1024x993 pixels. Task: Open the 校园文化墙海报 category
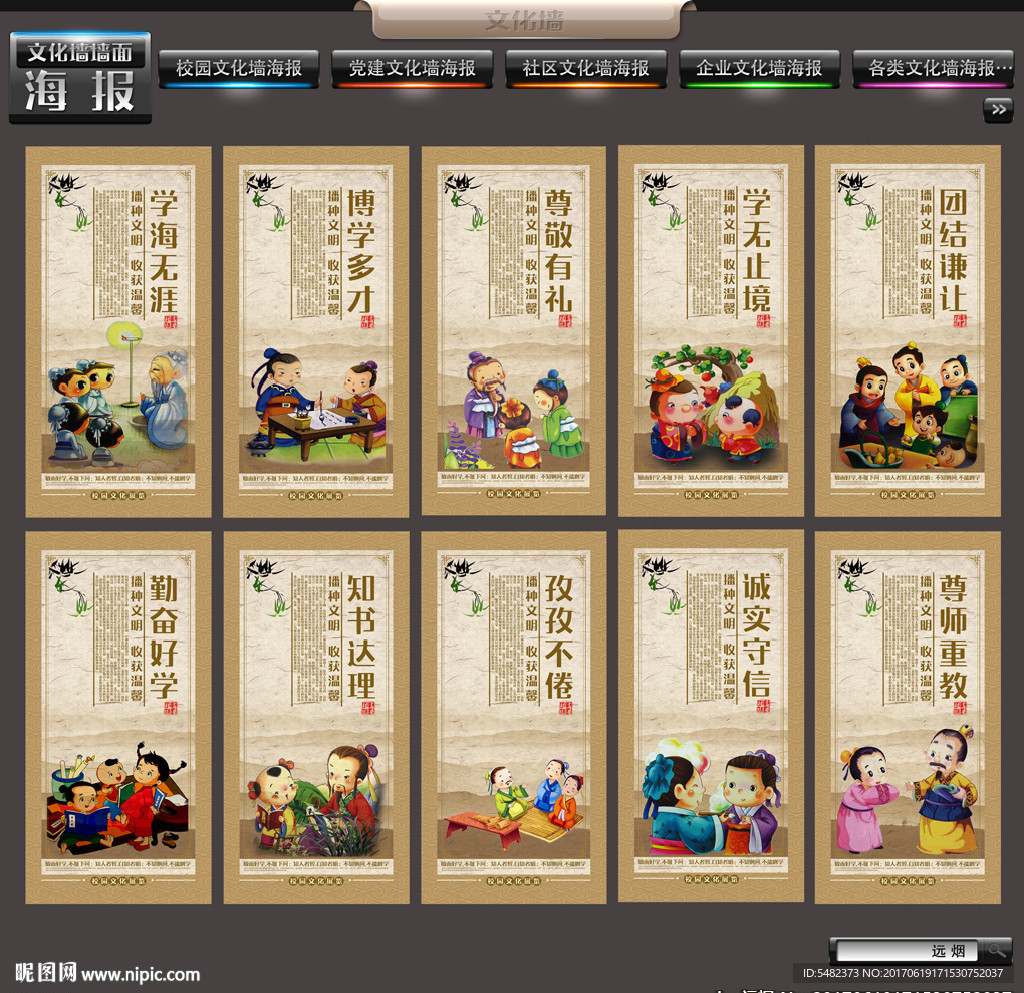click(x=239, y=68)
